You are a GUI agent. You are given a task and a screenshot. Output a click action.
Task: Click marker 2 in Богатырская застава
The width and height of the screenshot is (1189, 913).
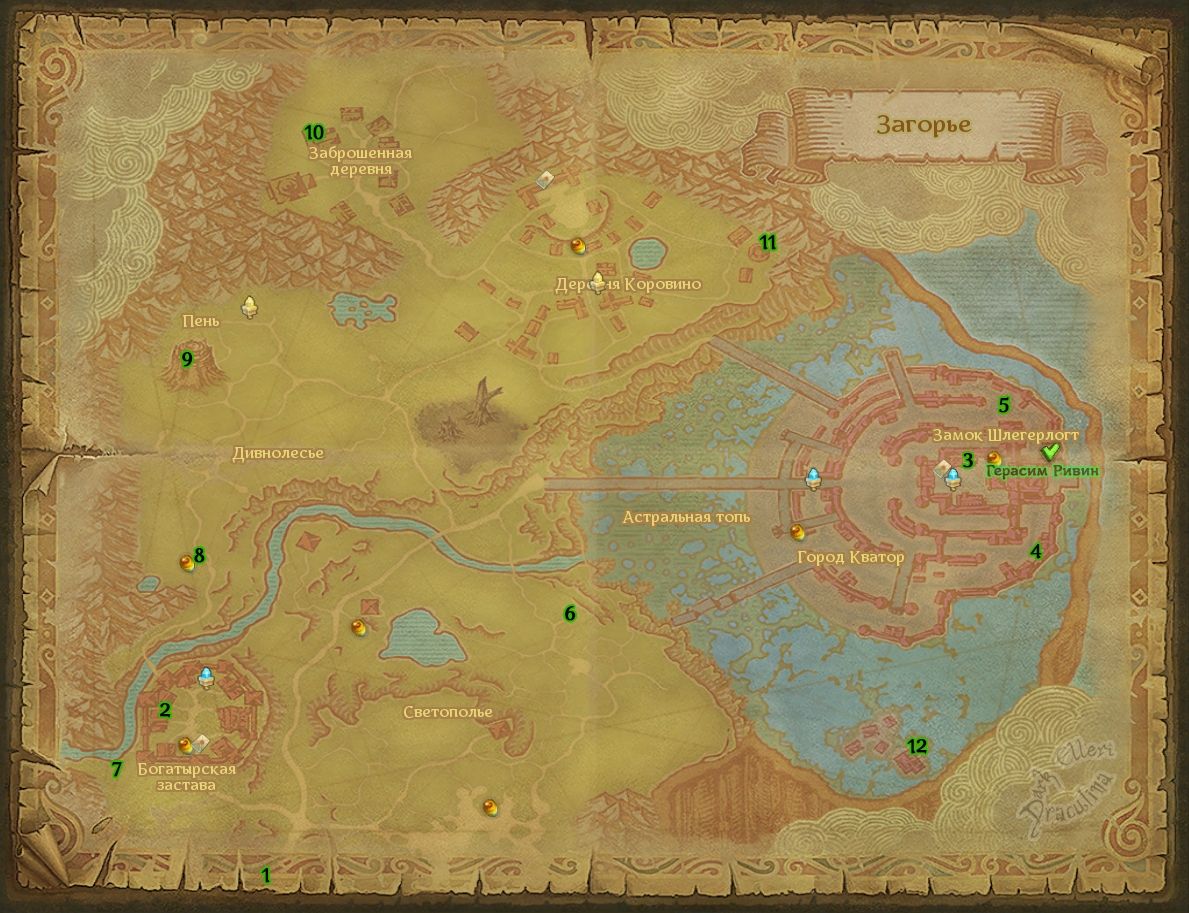(x=165, y=710)
